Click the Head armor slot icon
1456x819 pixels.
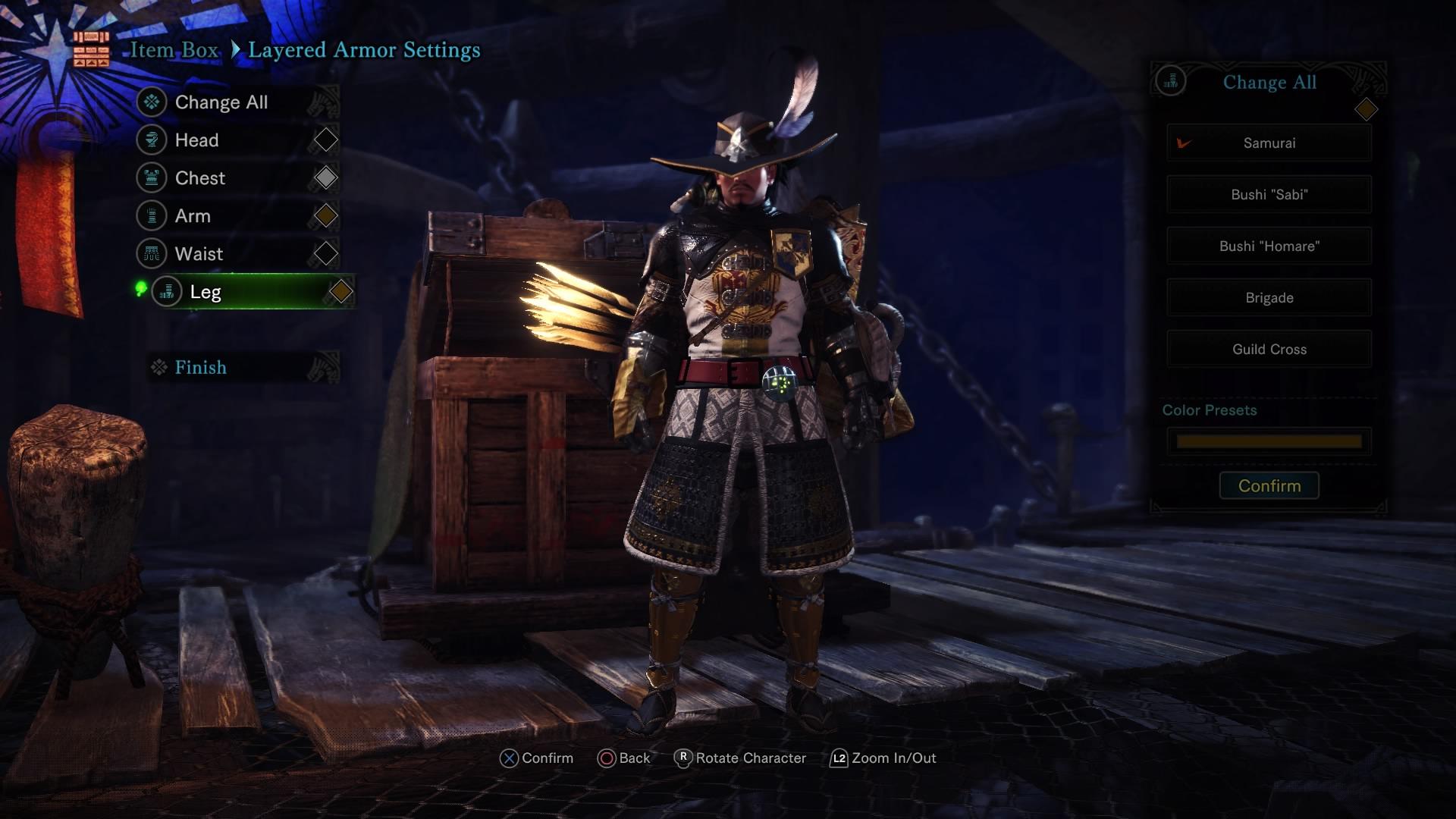tap(152, 140)
